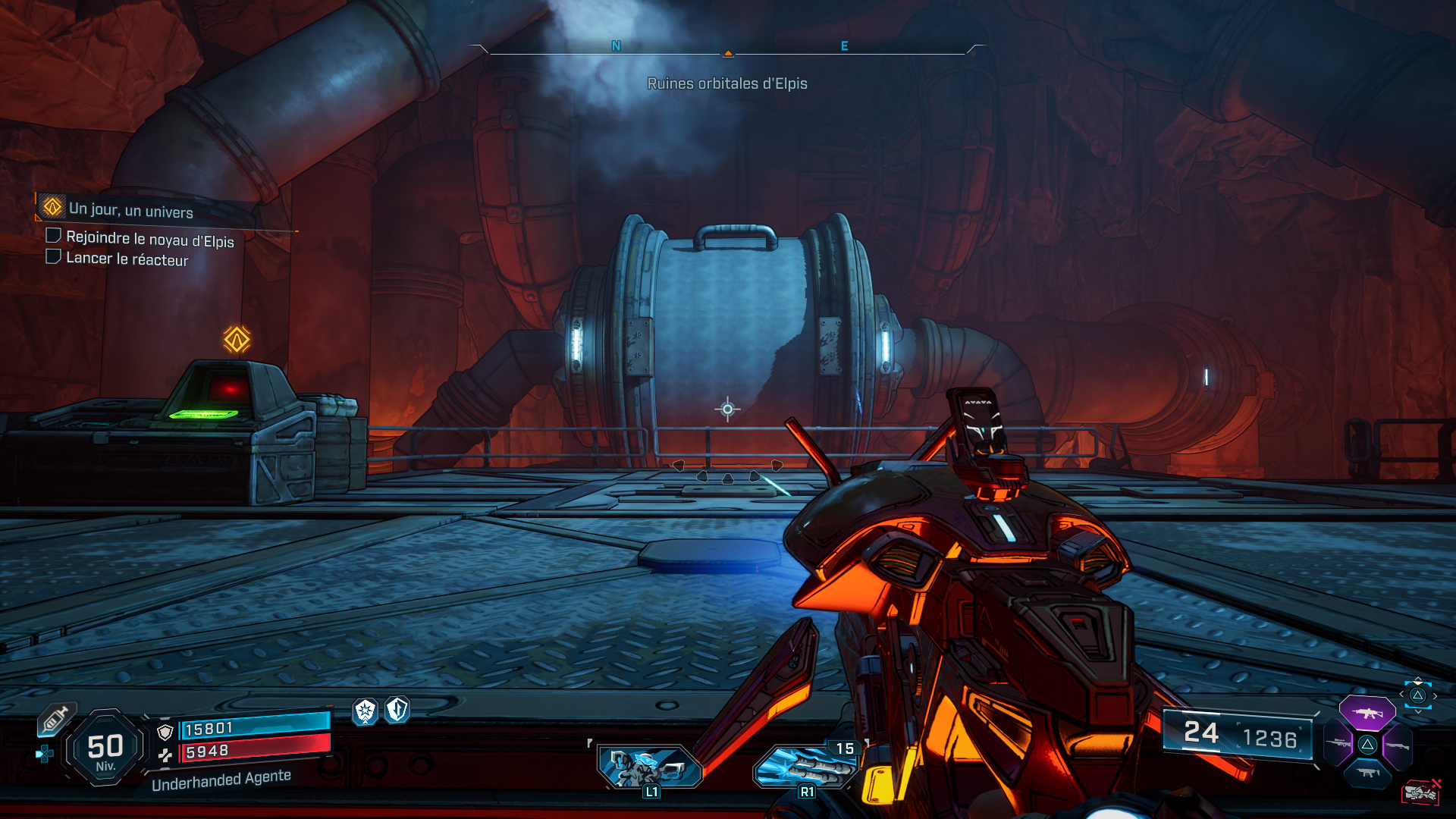
Task: Select the assault rifle weapon slot
Action: point(1367,714)
